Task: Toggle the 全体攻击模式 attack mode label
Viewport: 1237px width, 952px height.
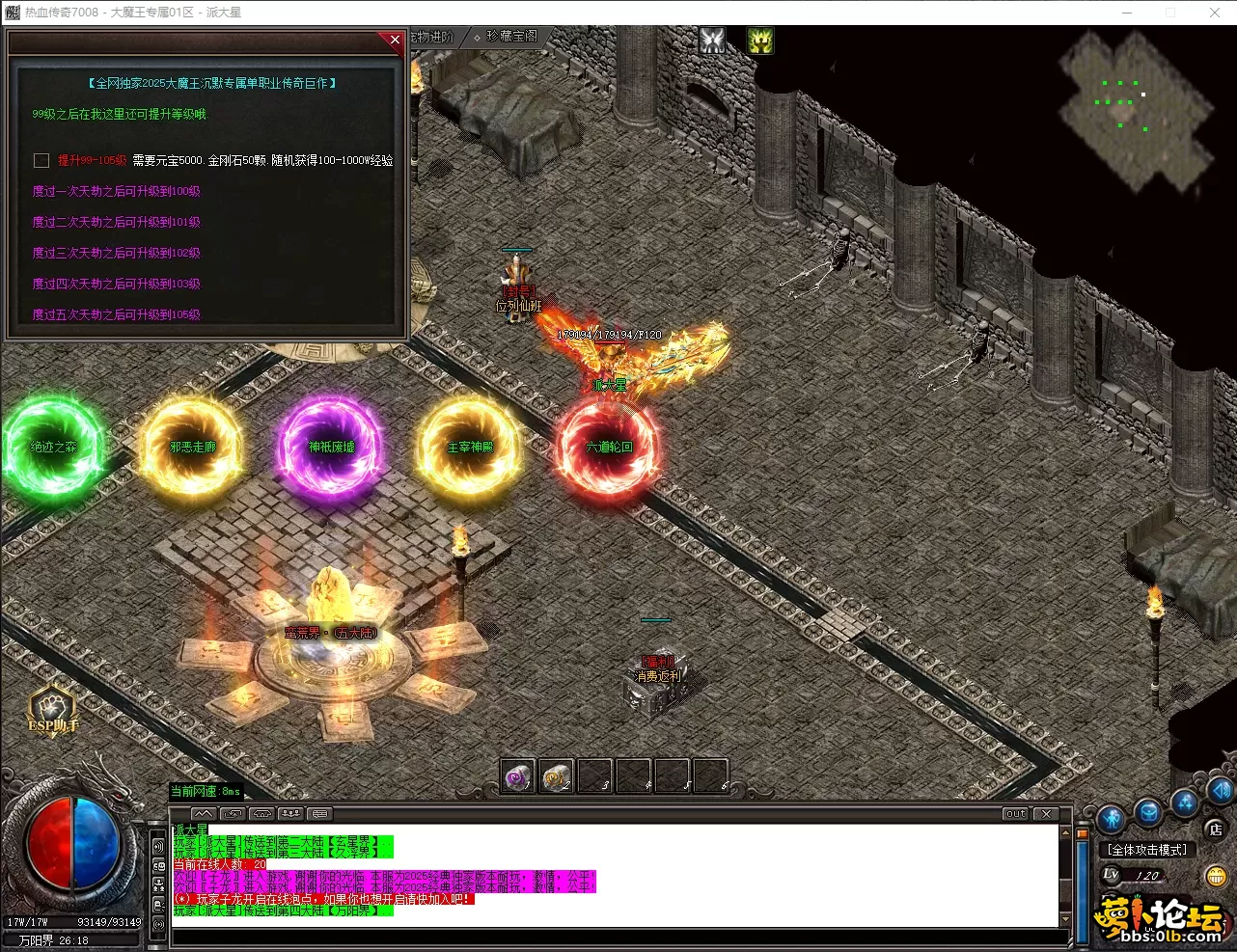Action: pos(1147,850)
